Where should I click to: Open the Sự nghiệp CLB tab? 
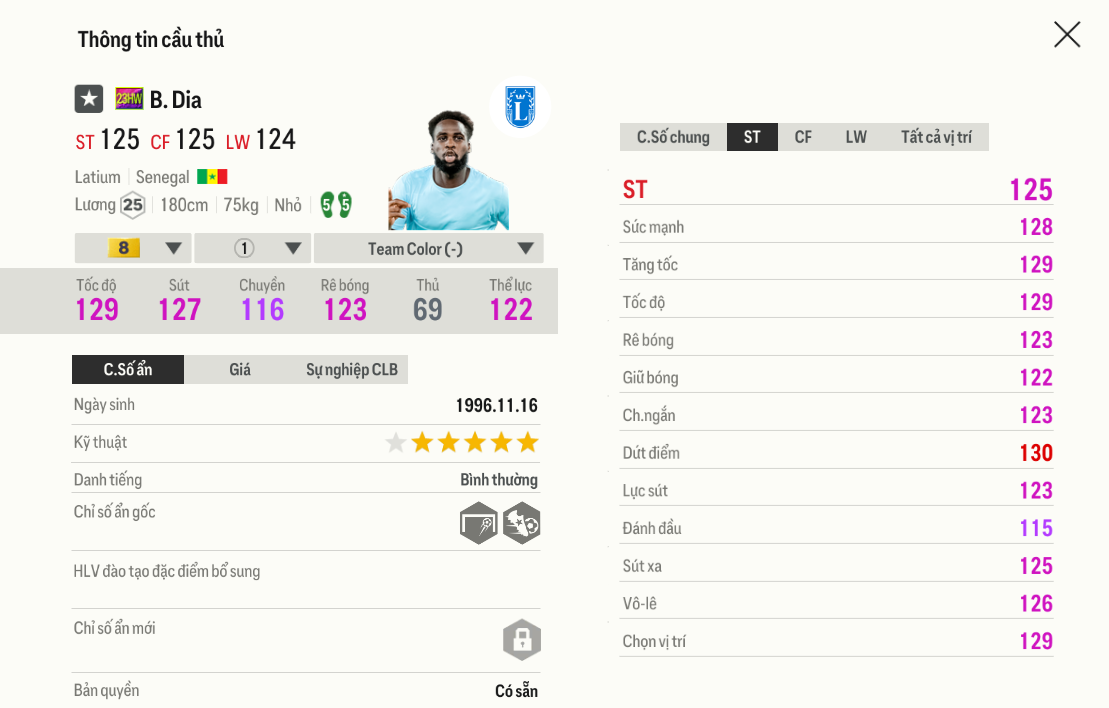click(x=351, y=370)
